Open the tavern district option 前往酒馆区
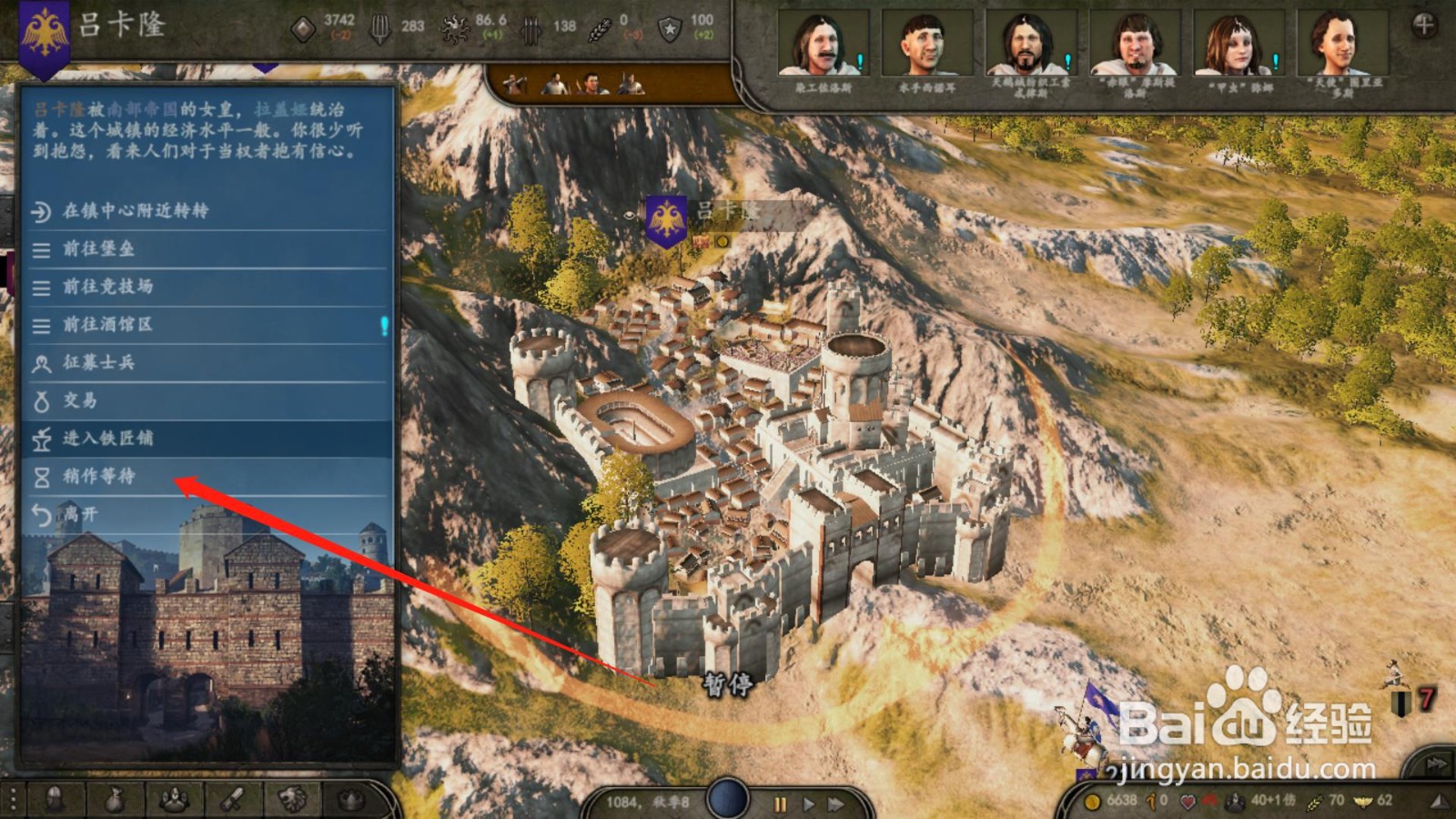The height and width of the screenshot is (819, 1456). point(107,325)
